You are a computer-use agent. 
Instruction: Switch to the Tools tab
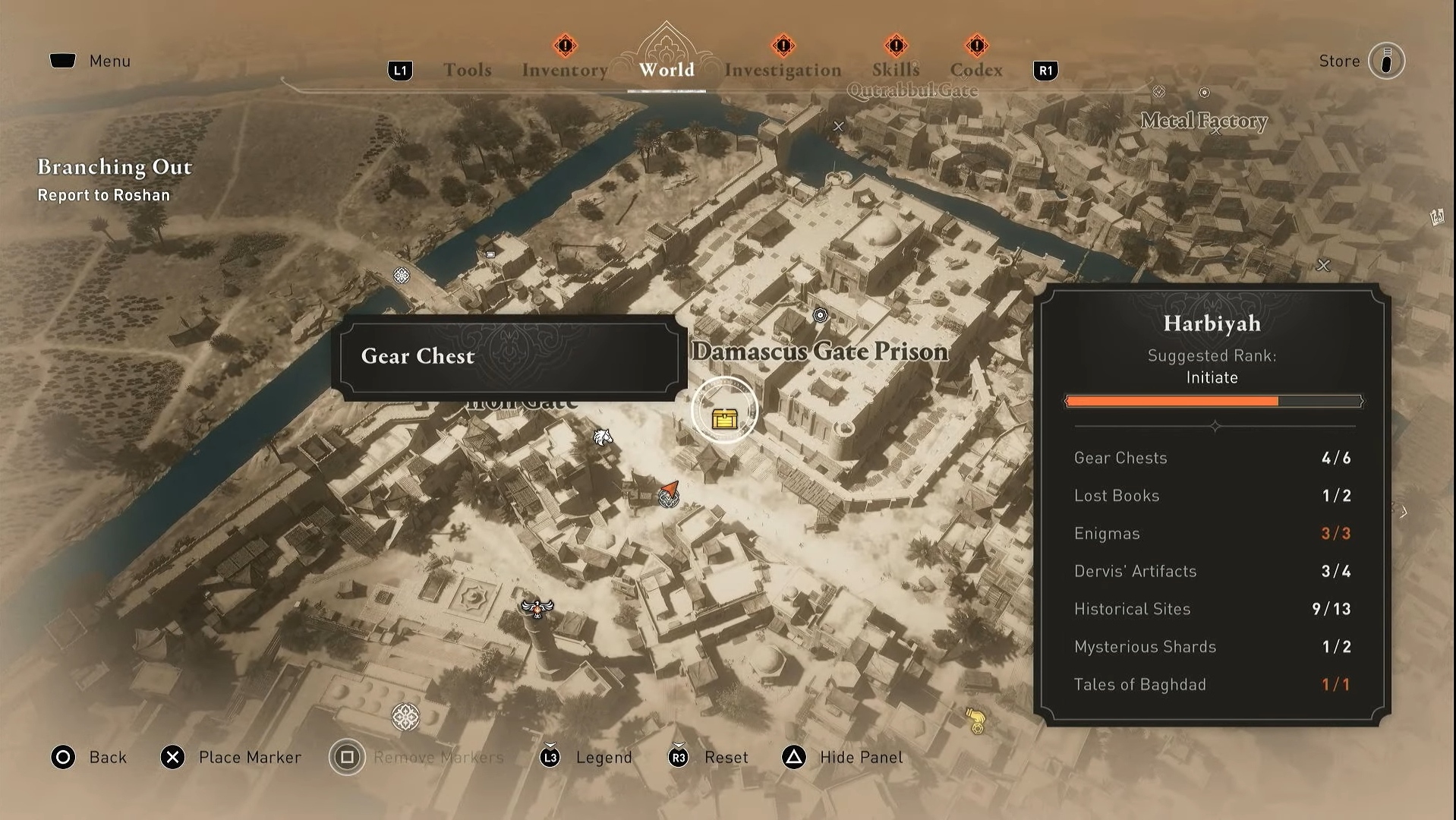467,70
